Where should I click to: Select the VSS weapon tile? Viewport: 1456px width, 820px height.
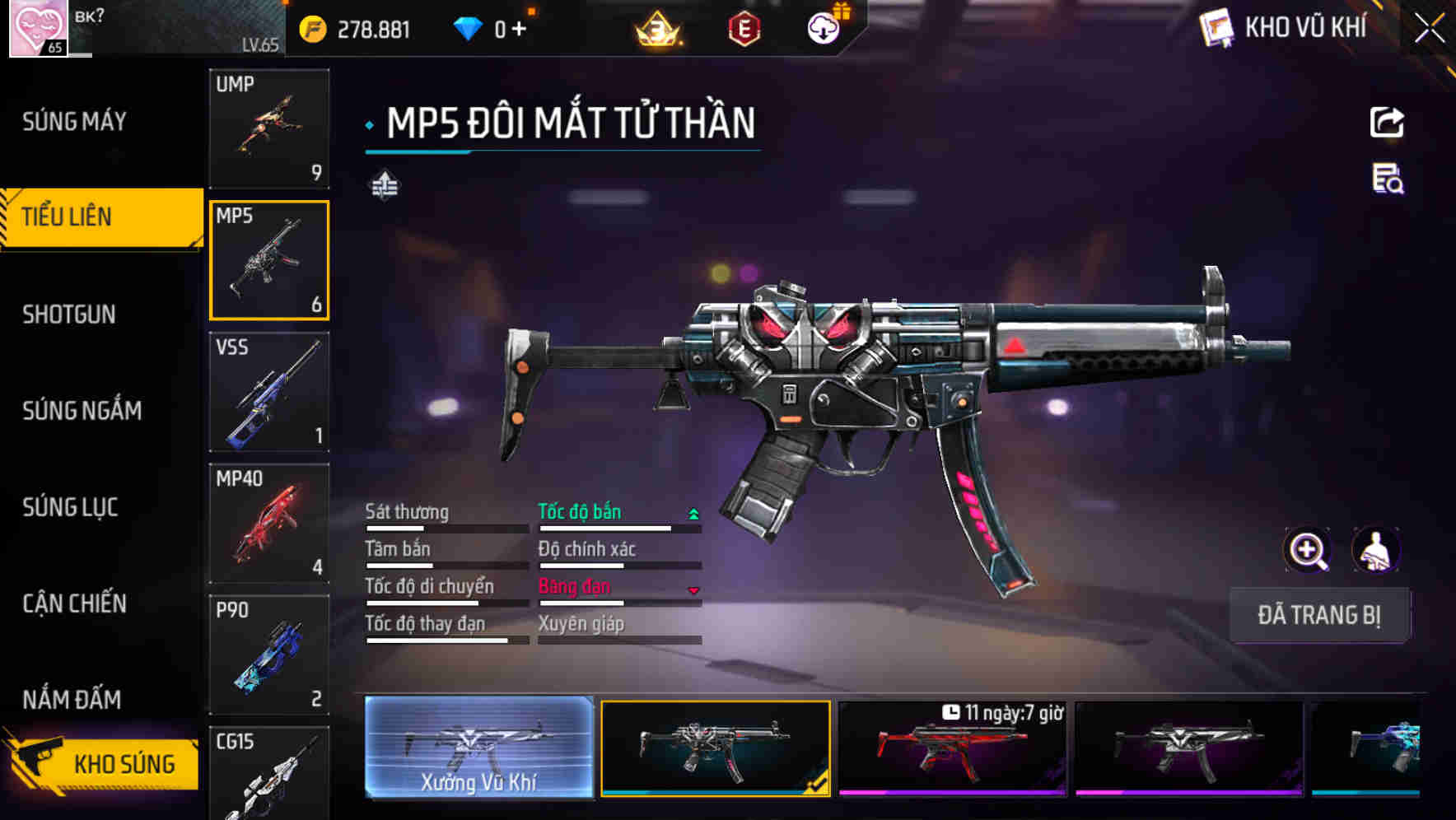tap(269, 392)
